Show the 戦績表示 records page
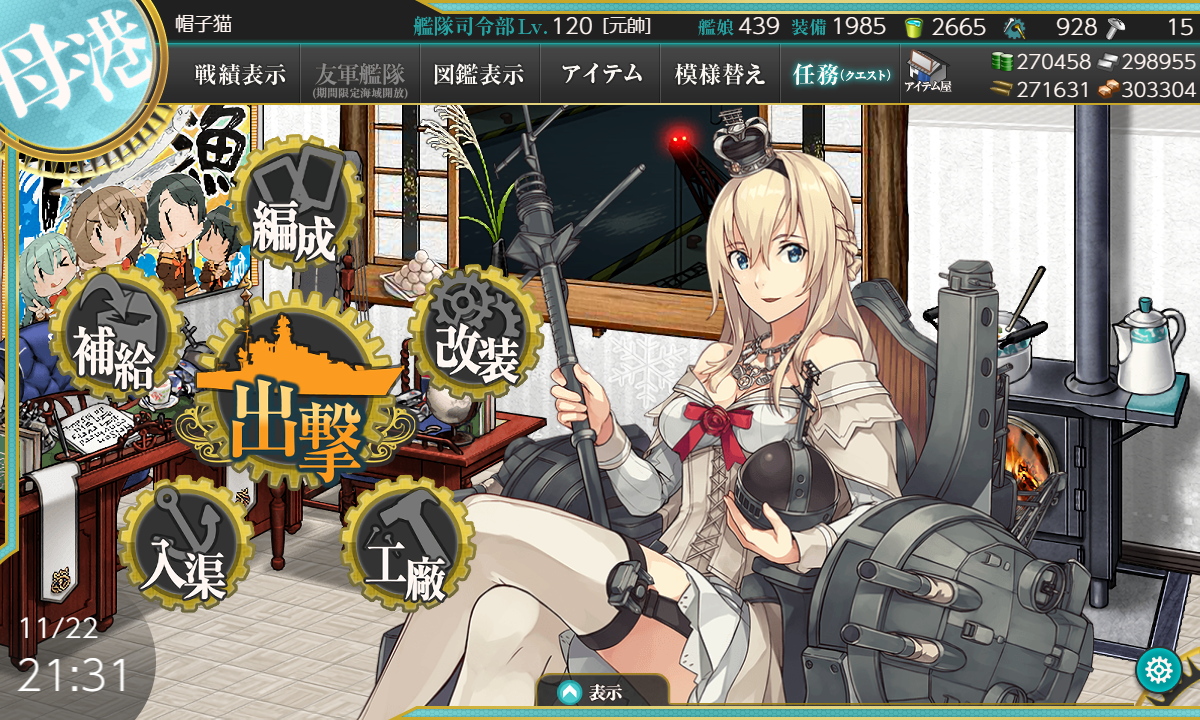 [240, 75]
